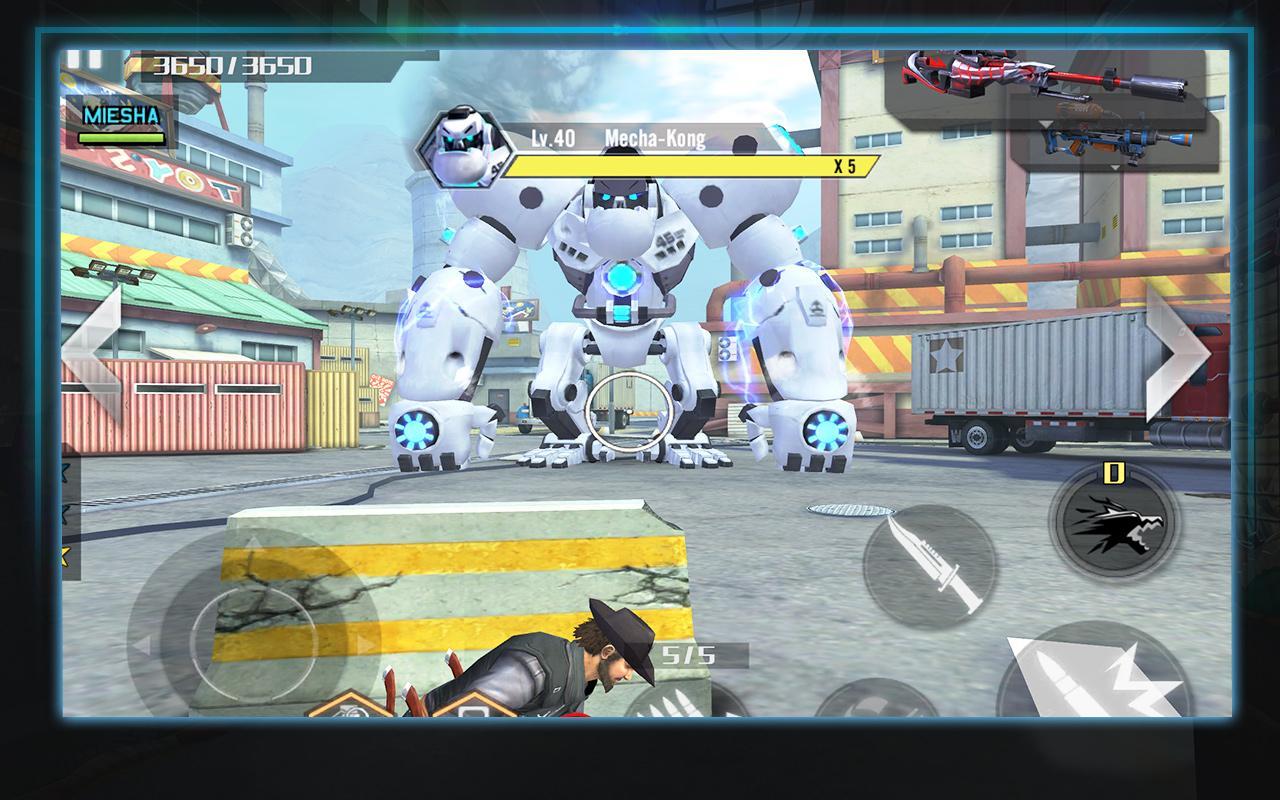Screen dimensions: 1280x800
Task: Tap the left-pointing arrow
Action: pyautogui.click(x=95, y=353)
